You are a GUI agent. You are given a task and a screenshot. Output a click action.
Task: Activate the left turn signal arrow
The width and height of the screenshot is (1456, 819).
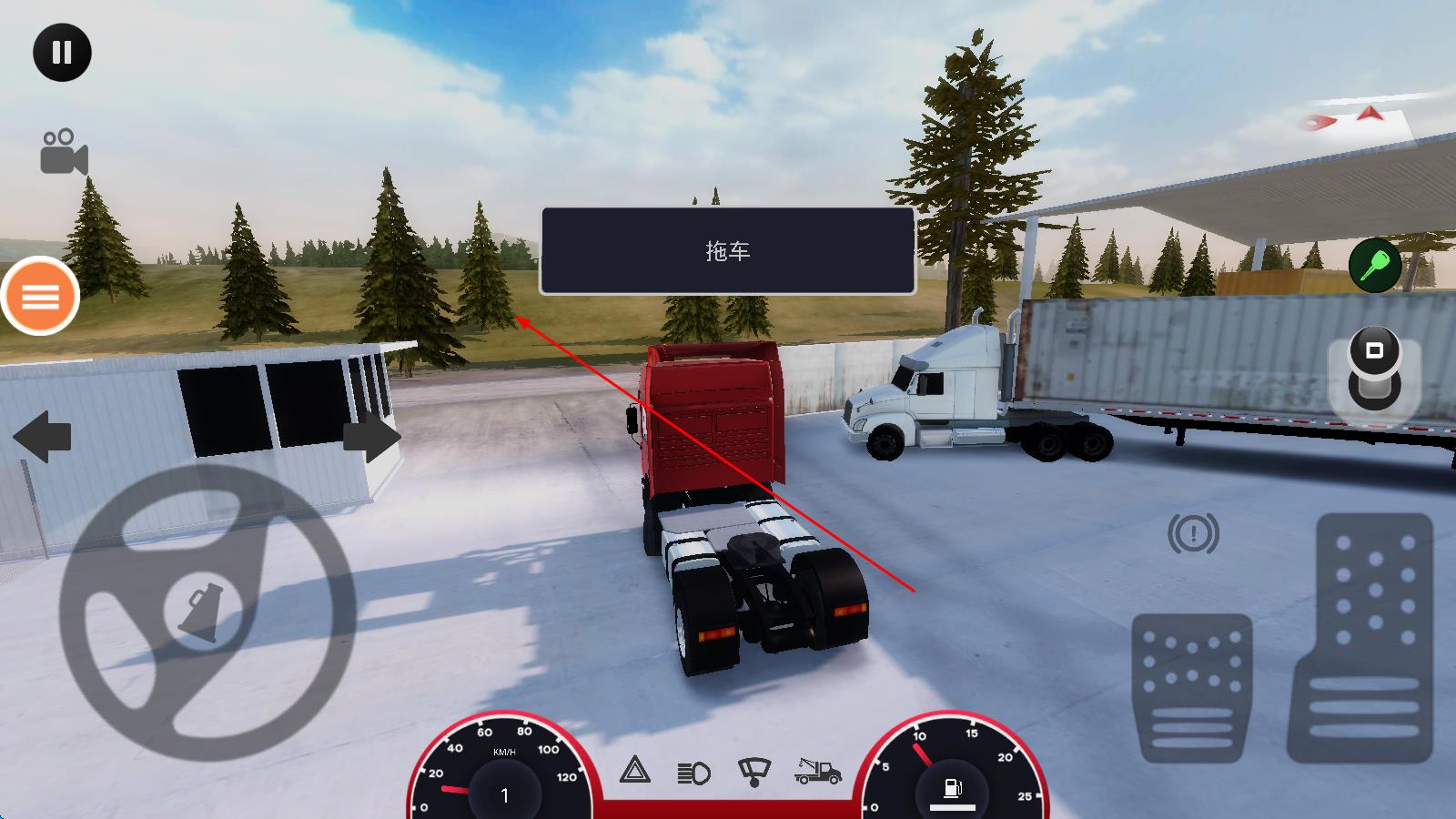click(x=42, y=436)
